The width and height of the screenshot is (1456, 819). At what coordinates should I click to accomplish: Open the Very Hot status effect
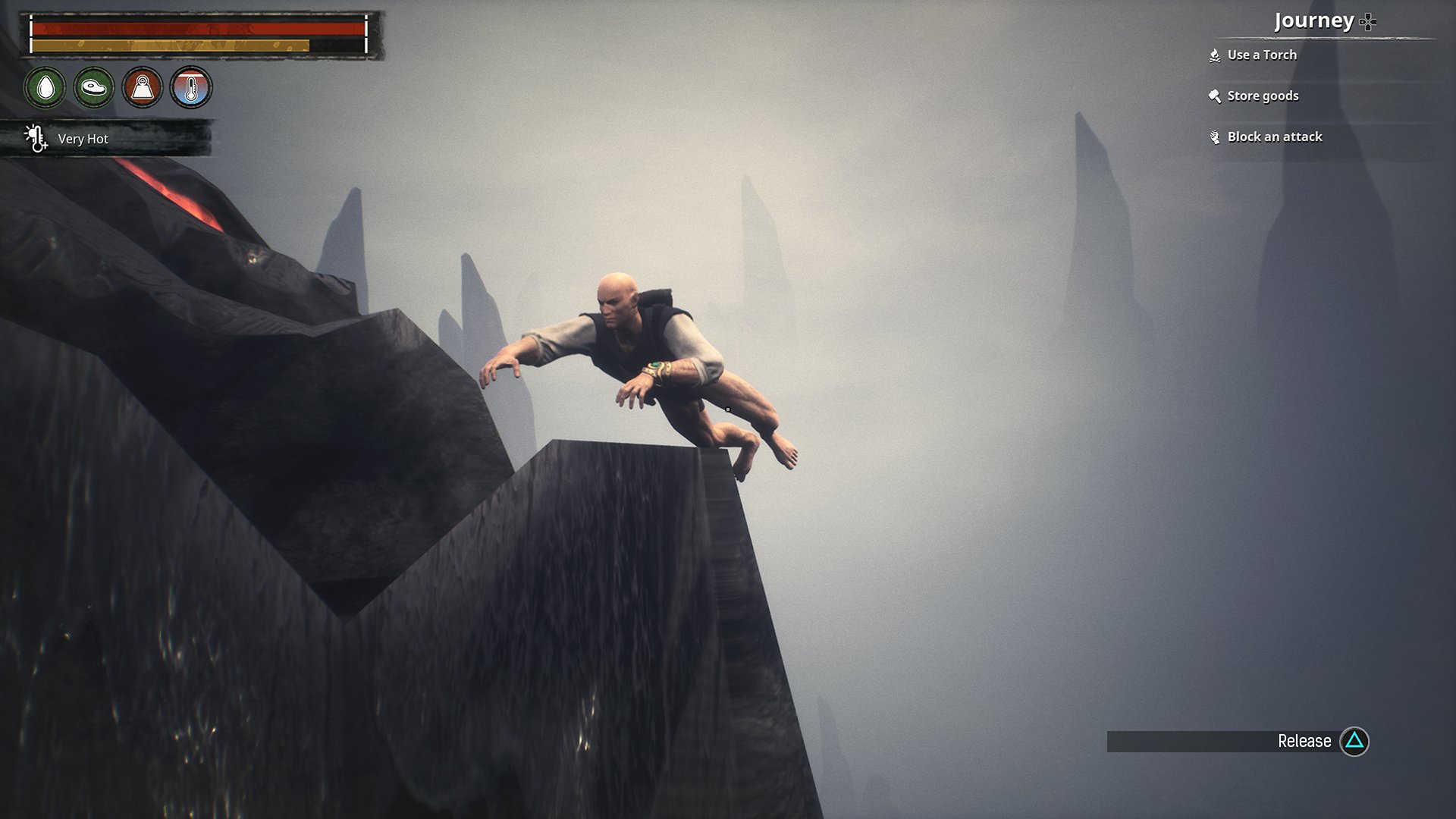[82, 139]
